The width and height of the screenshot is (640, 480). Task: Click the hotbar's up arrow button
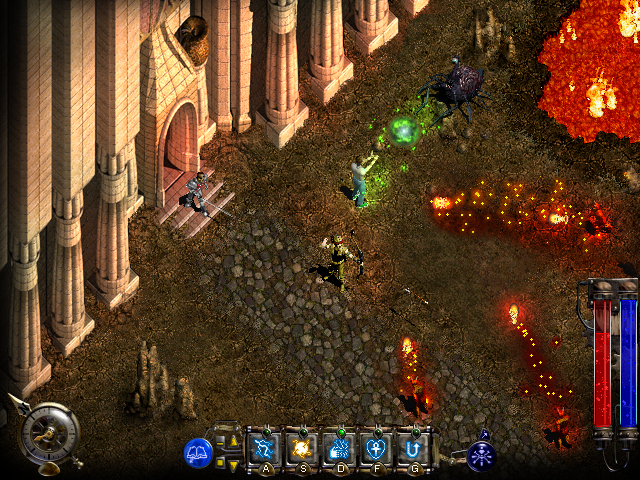(234, 440)
